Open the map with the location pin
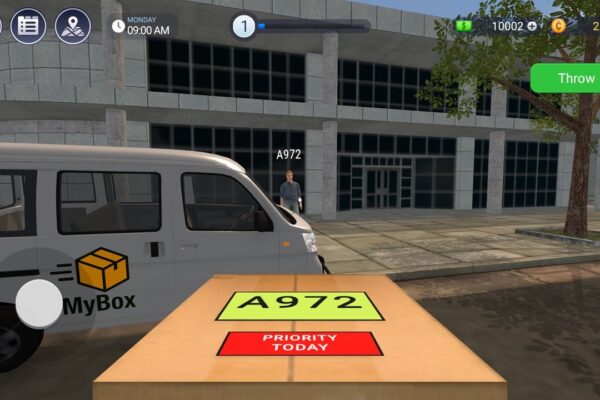Image resolution: width=600 pixels, height=400 pixels. (72, 25)
